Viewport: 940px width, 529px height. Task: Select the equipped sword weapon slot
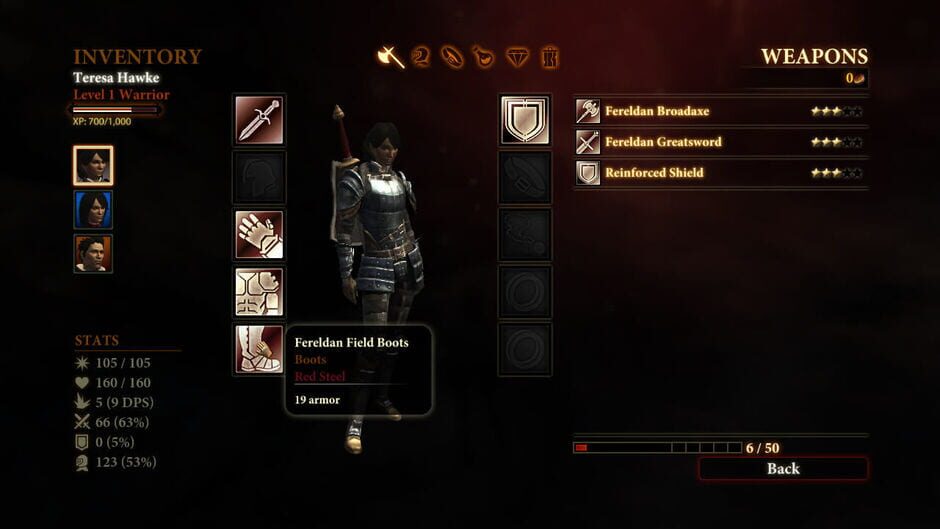[x=259, y=120]
